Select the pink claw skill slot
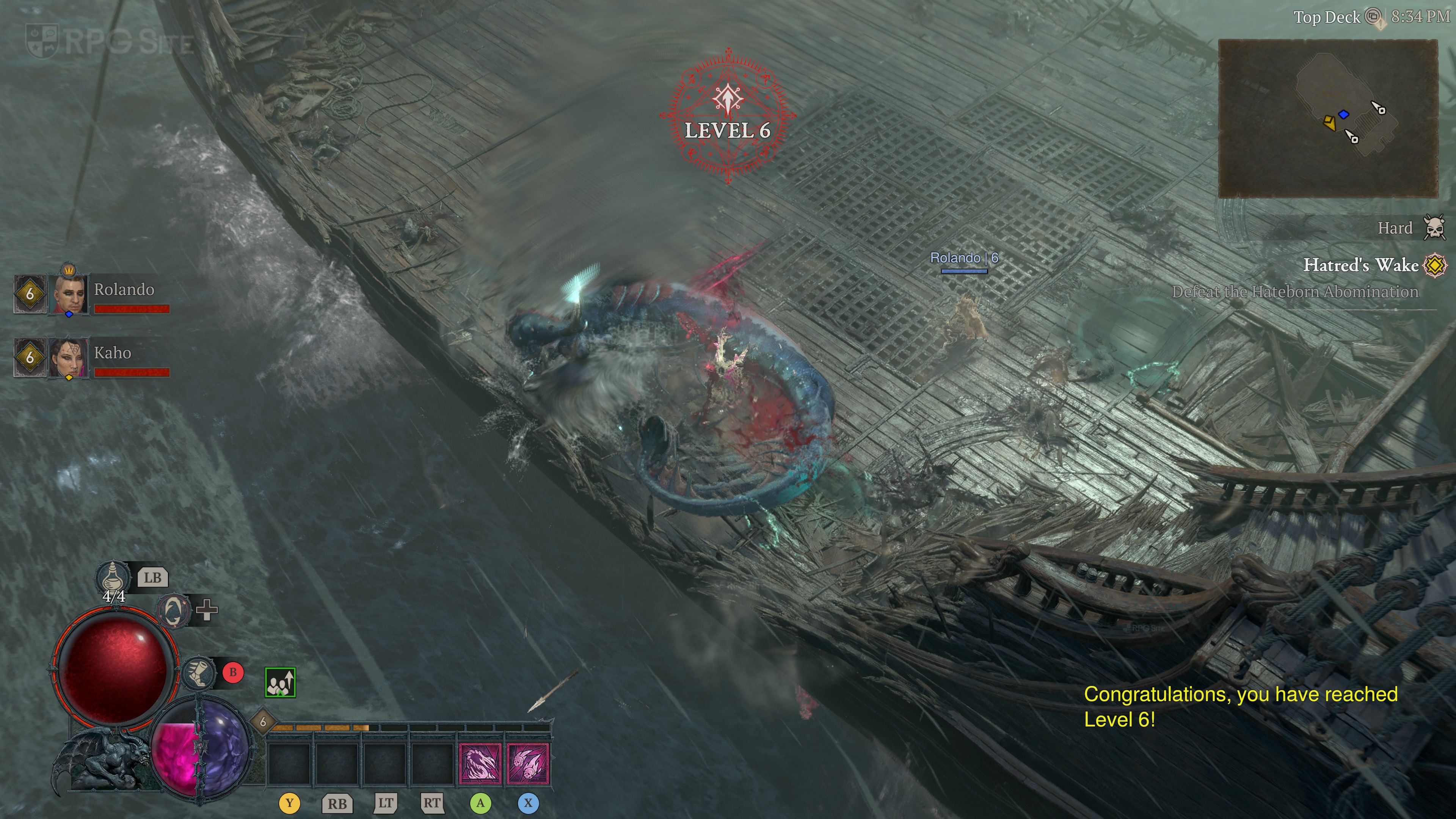This screenshot has width=1456, height=819. click(x=480, y=764)
